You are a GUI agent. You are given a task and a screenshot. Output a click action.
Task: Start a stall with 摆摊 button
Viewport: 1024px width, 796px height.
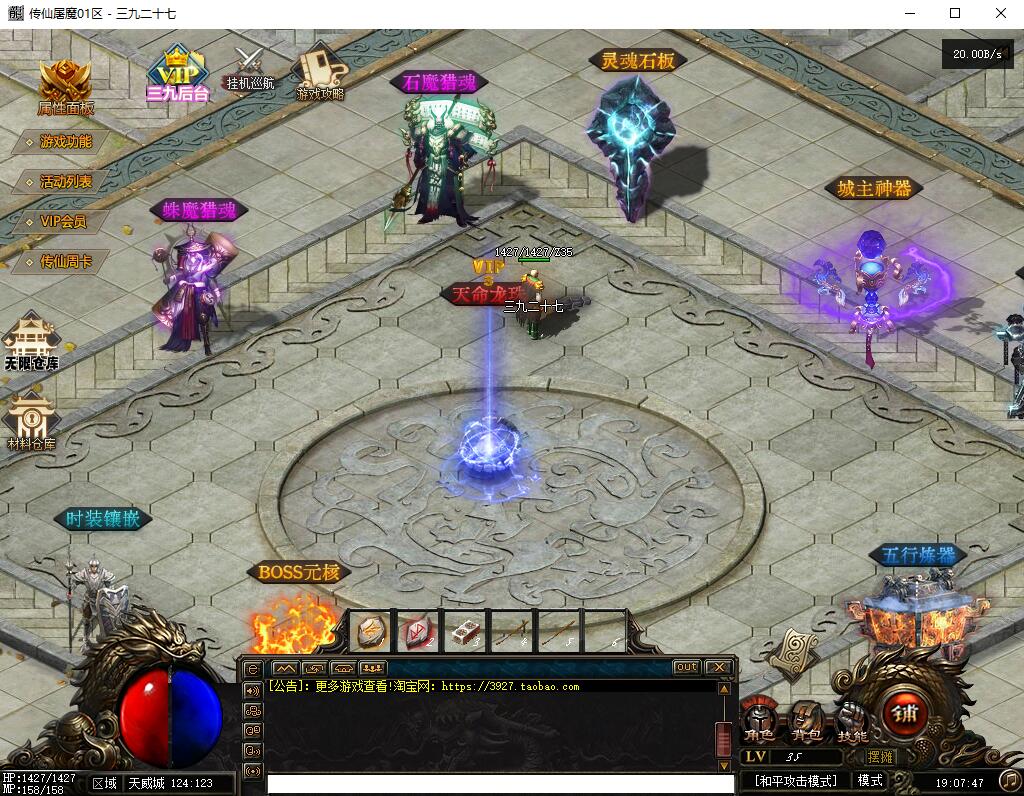(x=881, y=758)
